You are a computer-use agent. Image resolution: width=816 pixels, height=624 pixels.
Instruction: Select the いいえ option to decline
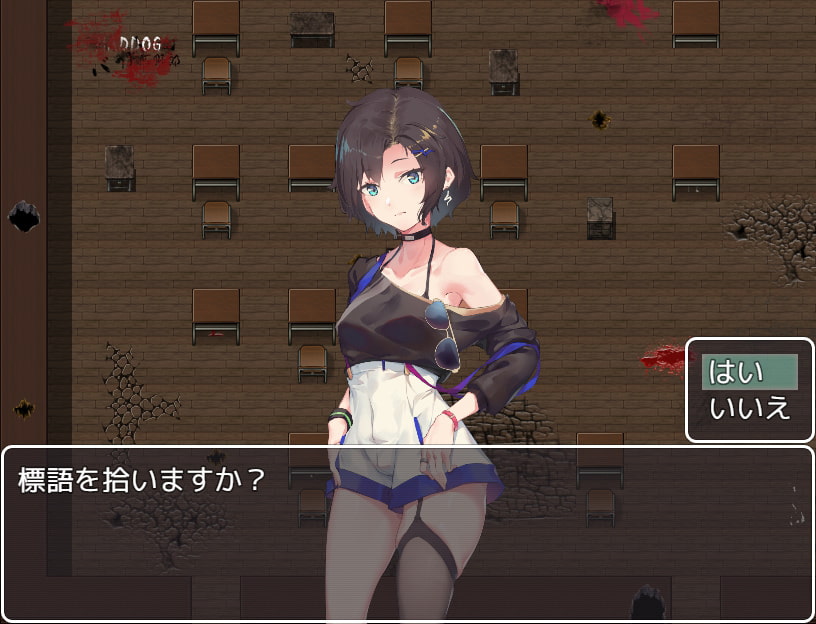[749, 408]
